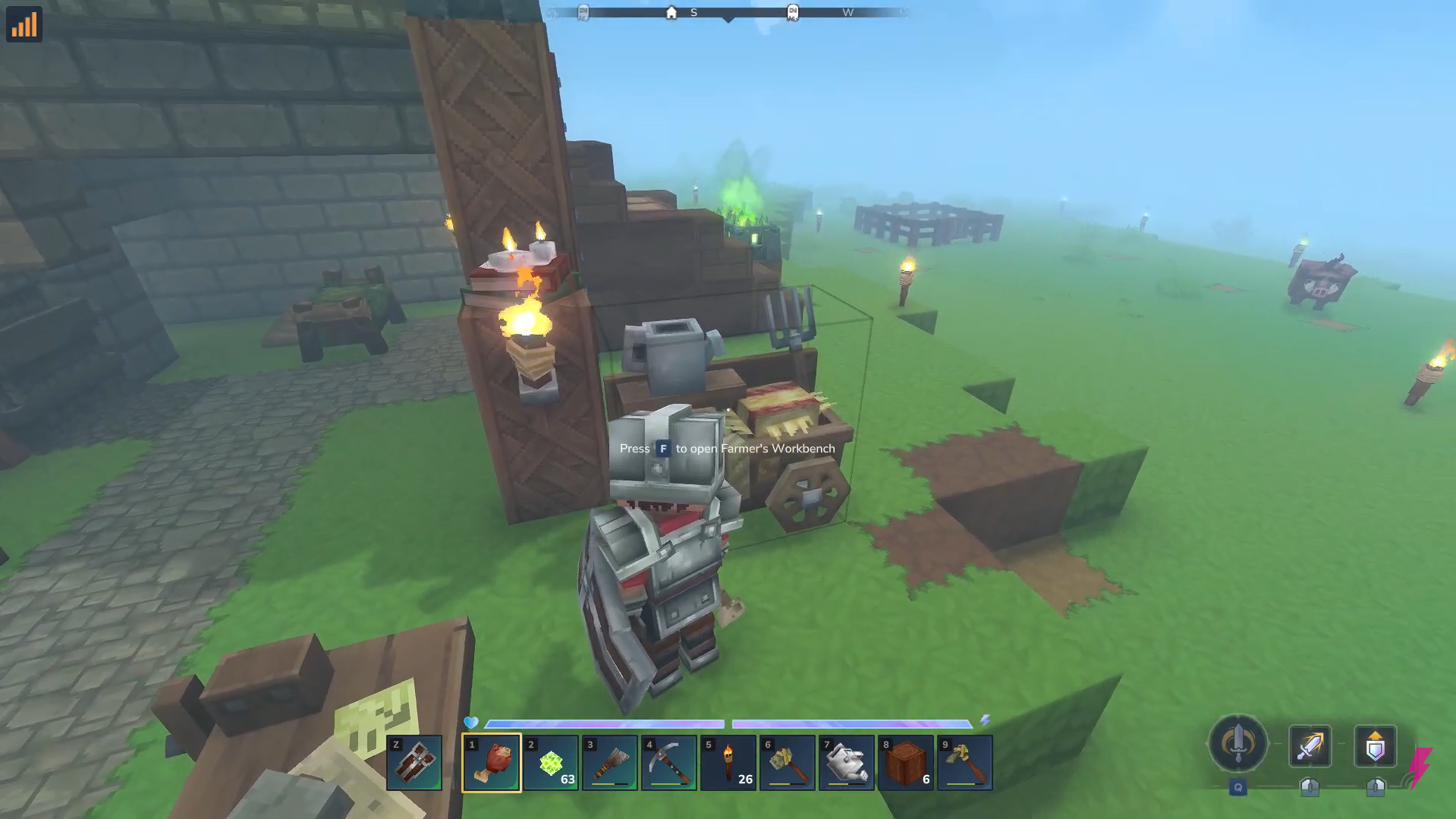The width and height of the screenshot is (1456, 819).
Task: Select the stone hammer in slot 6
Action: 788,762
